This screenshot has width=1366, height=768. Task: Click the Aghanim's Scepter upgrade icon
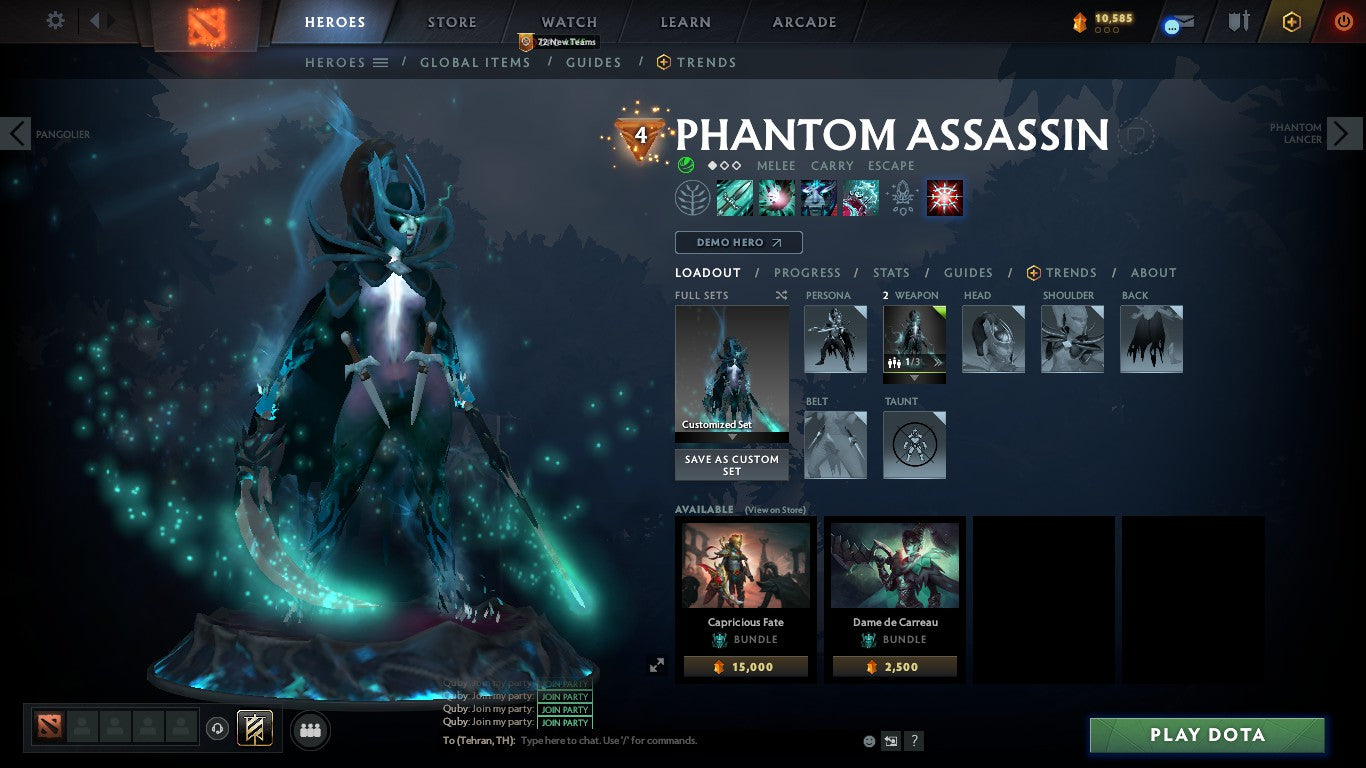point(902,197)
